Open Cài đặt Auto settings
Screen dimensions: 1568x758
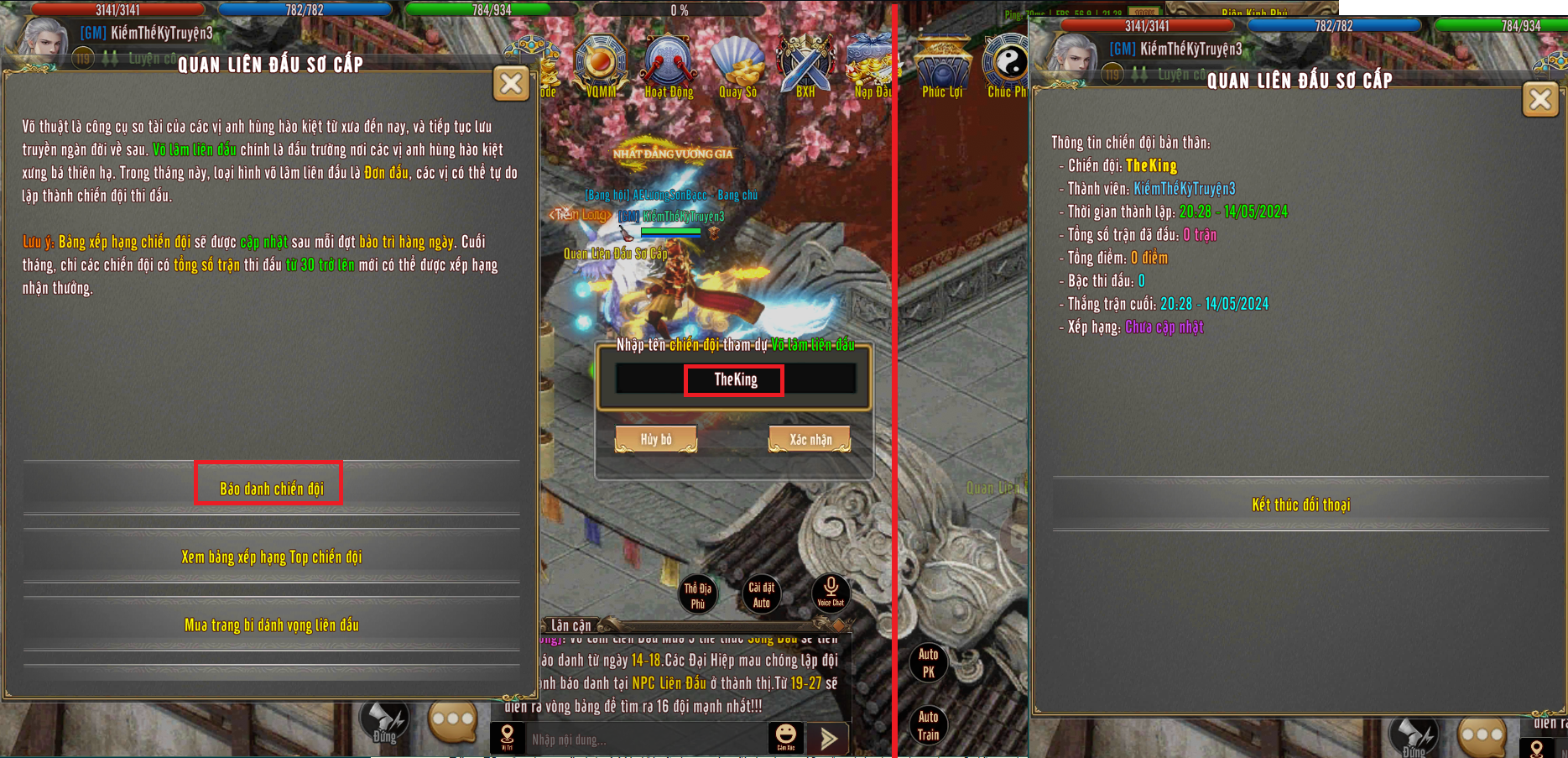tap(762, 594)
